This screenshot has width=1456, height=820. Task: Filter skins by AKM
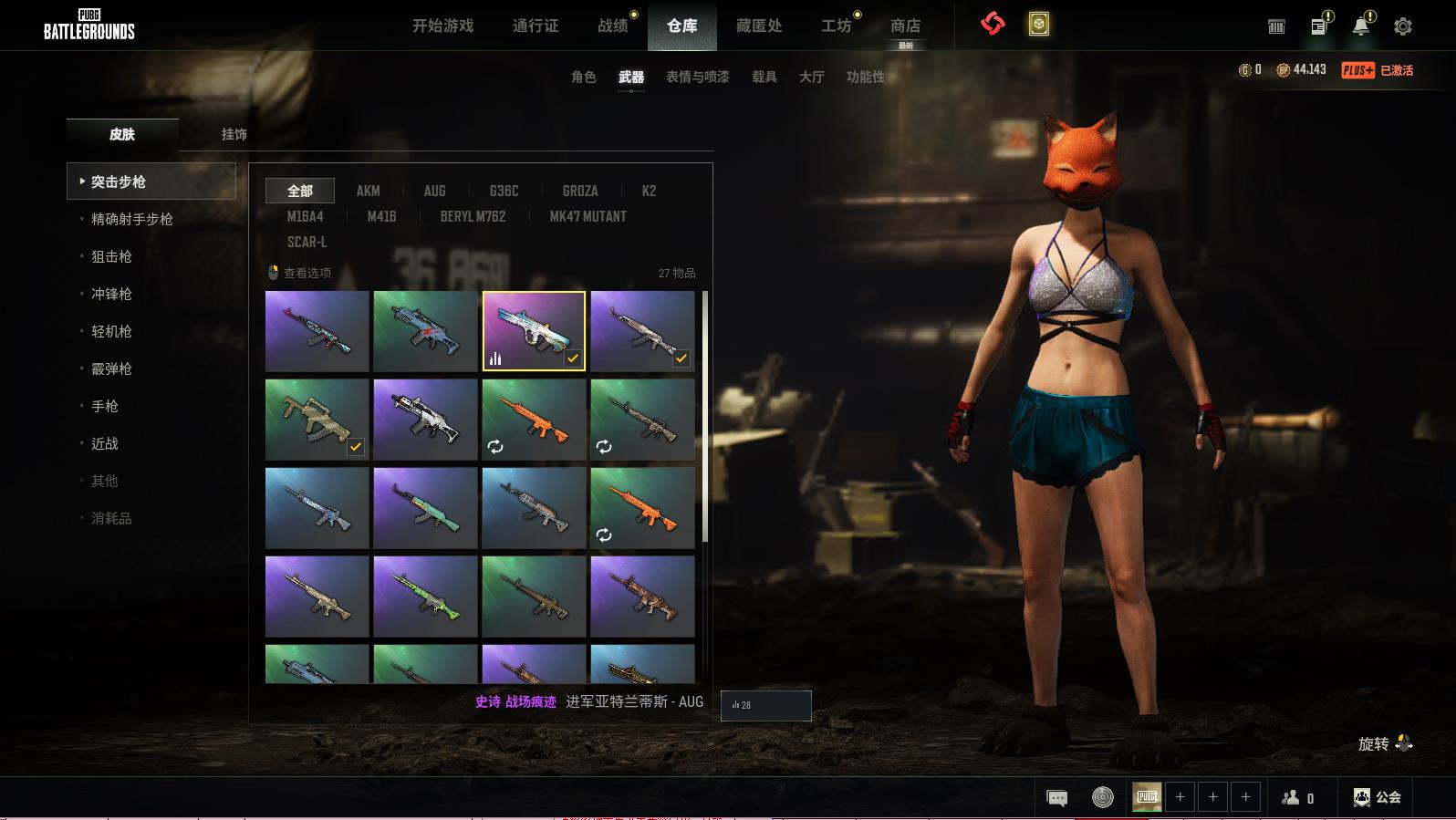pyautogui.click(x=368, y=191)
